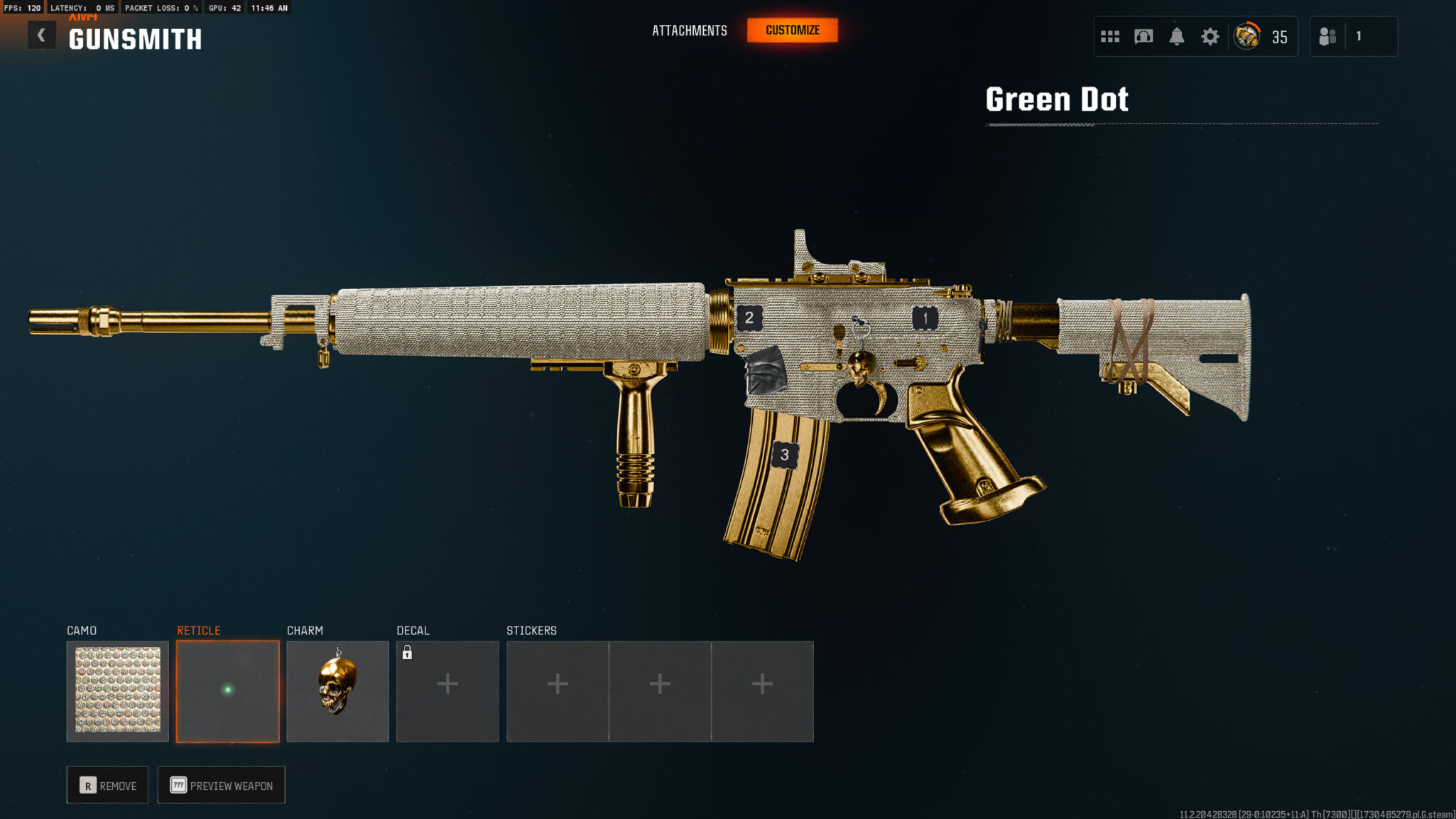This screenshot has height=819, width=1456.
Task: Pick the gold skull Charm slot
Action: click(x=337, y=690)
